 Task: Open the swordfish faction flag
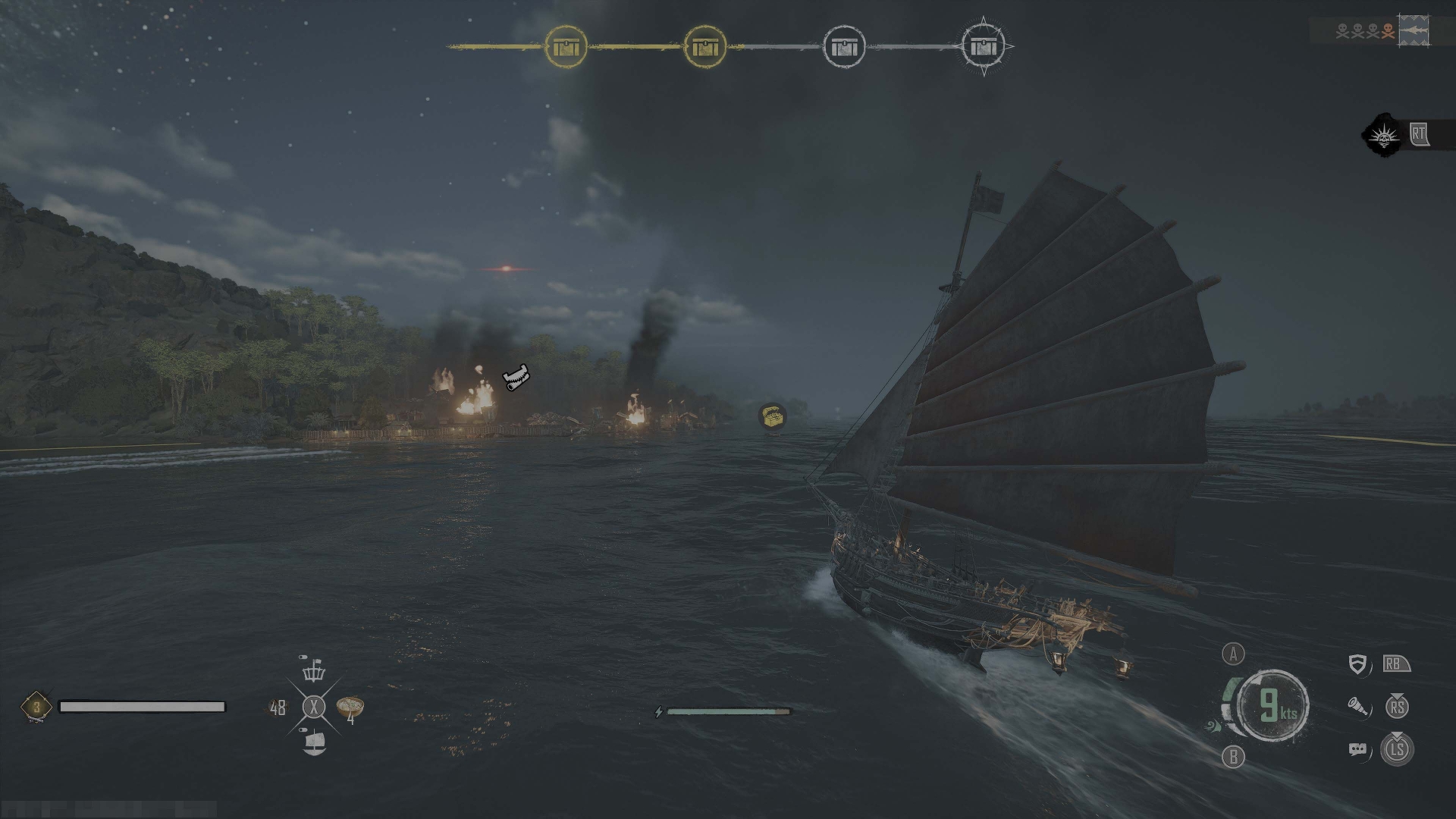click(x=1414, y=31)
